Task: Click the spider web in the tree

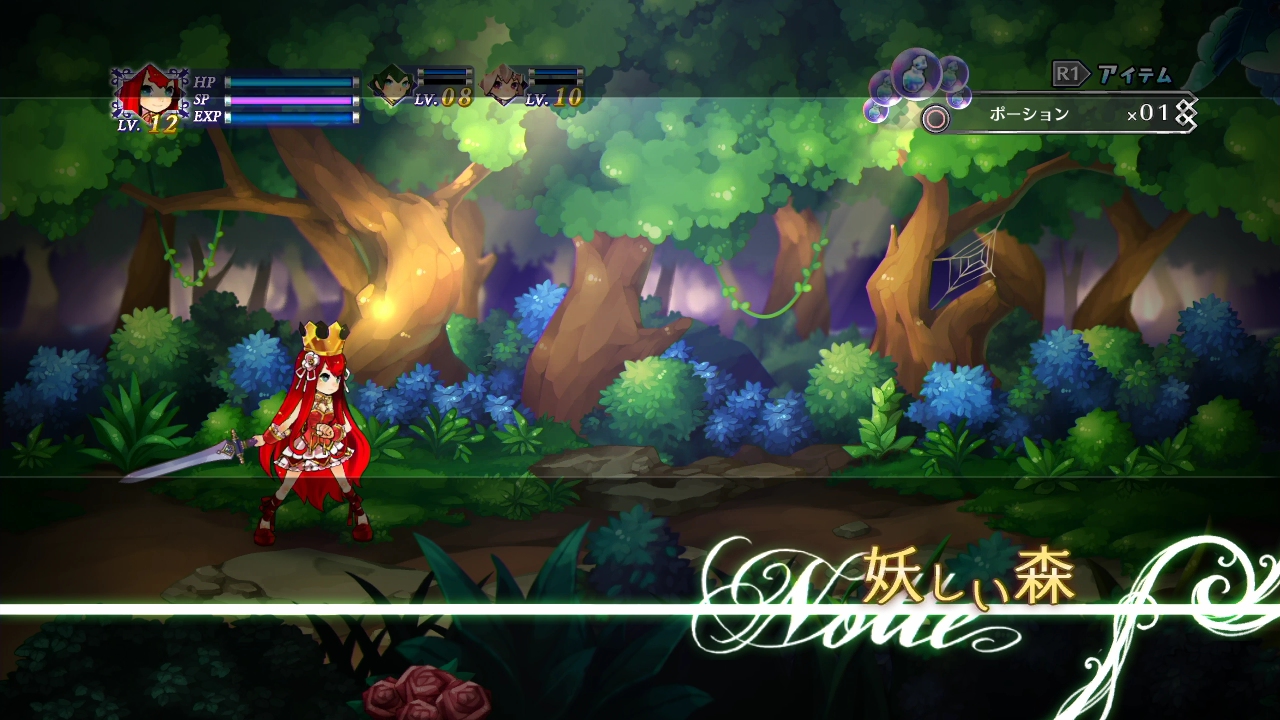Action: [x=966, y=263]
